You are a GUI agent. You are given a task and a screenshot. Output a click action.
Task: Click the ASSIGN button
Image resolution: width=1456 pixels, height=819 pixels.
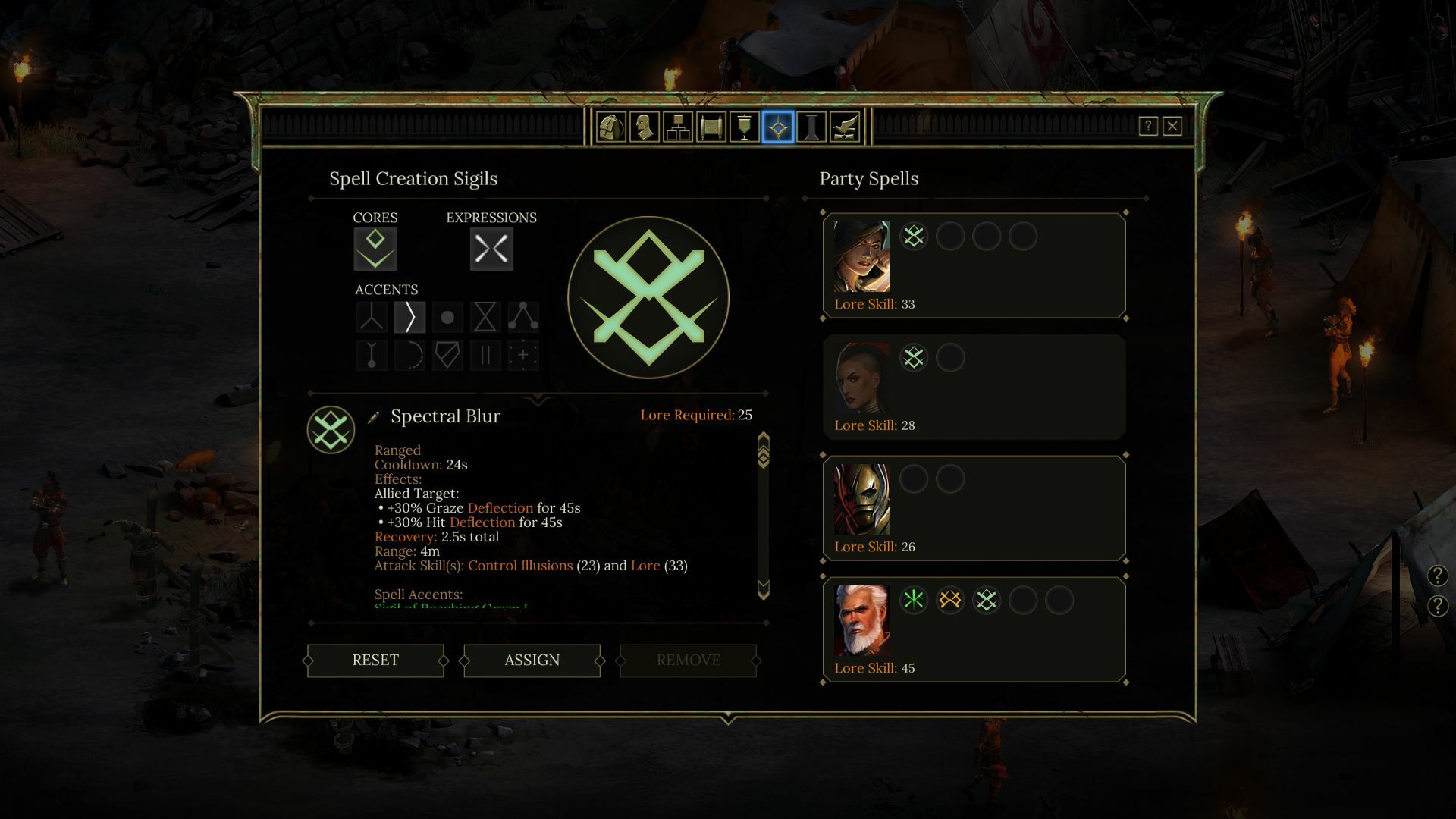(x=532, y=661)
